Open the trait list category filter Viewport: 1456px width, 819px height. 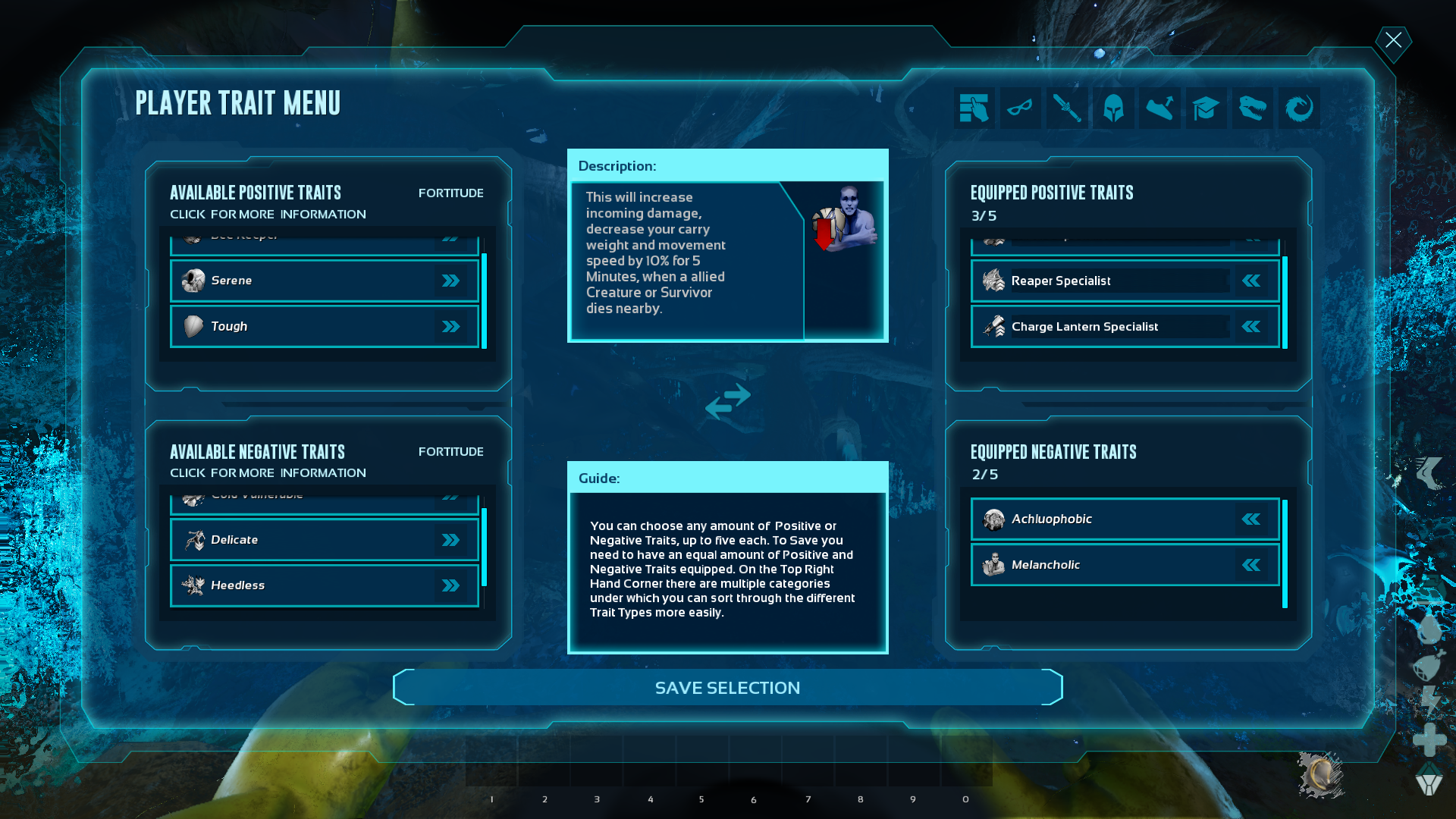974,108
